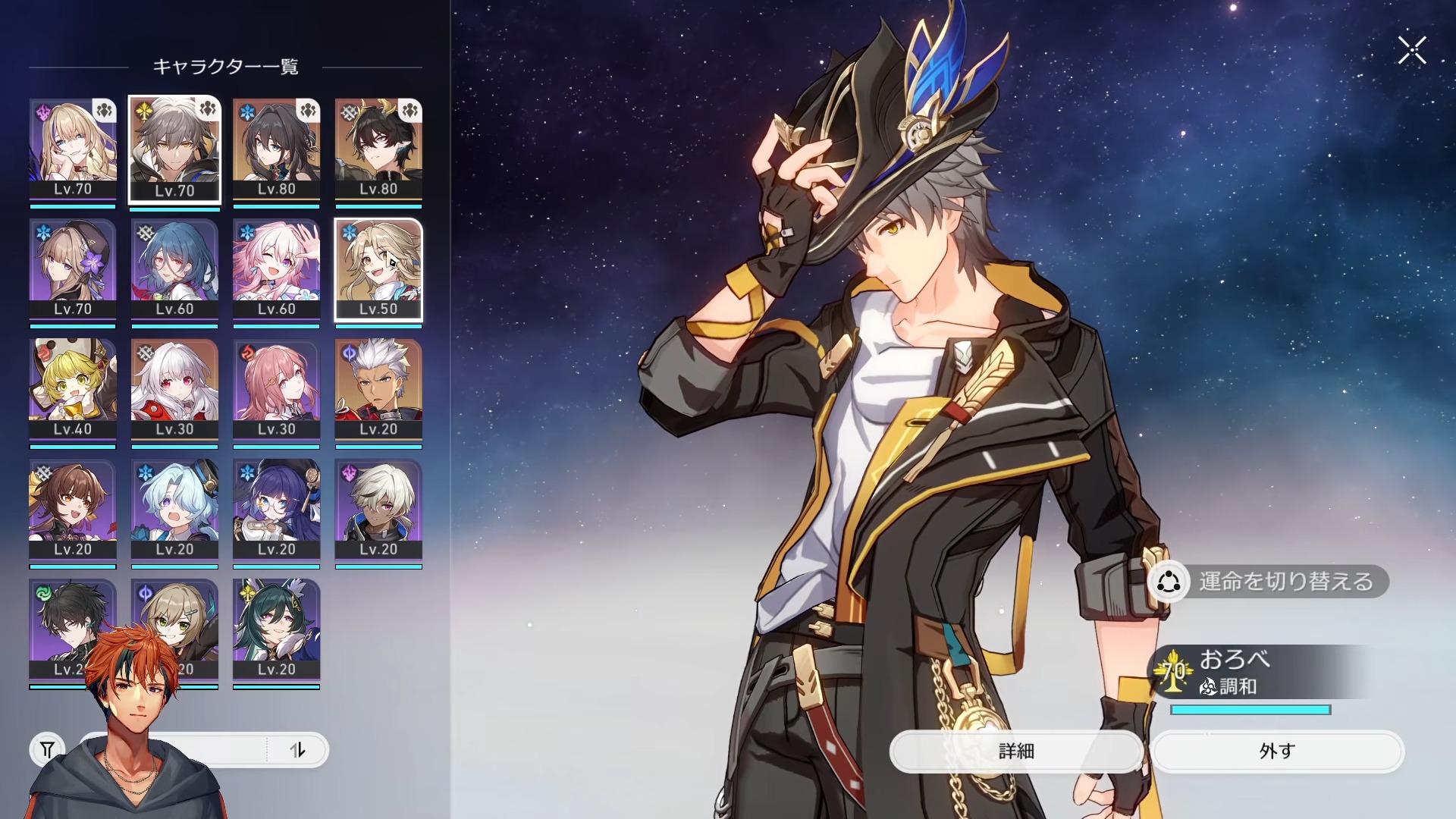Toggle the sort order arrows
This screenshot has height=819, width=1456.
pos(297,750)
